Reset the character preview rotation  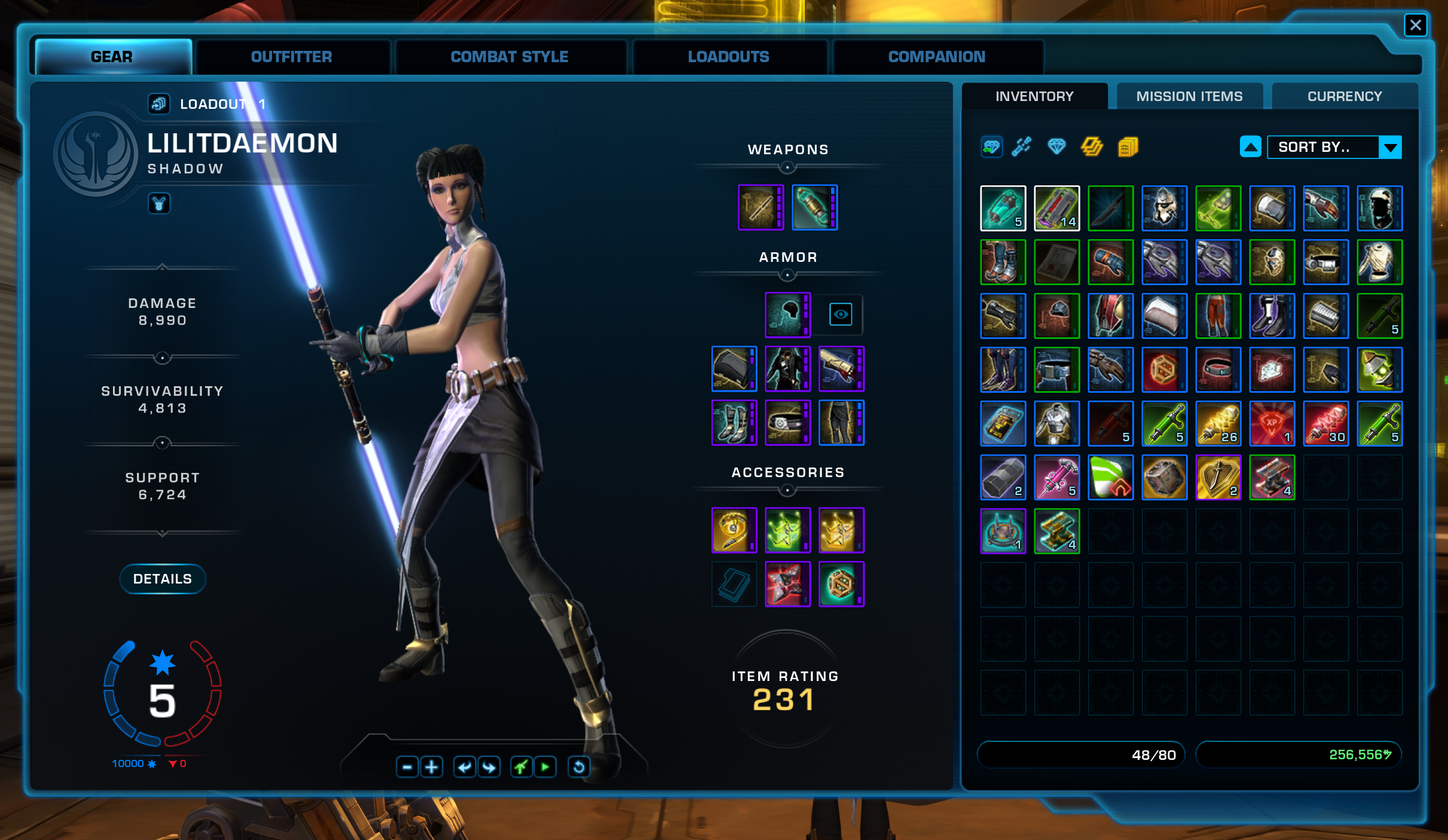tap(579, 766)
